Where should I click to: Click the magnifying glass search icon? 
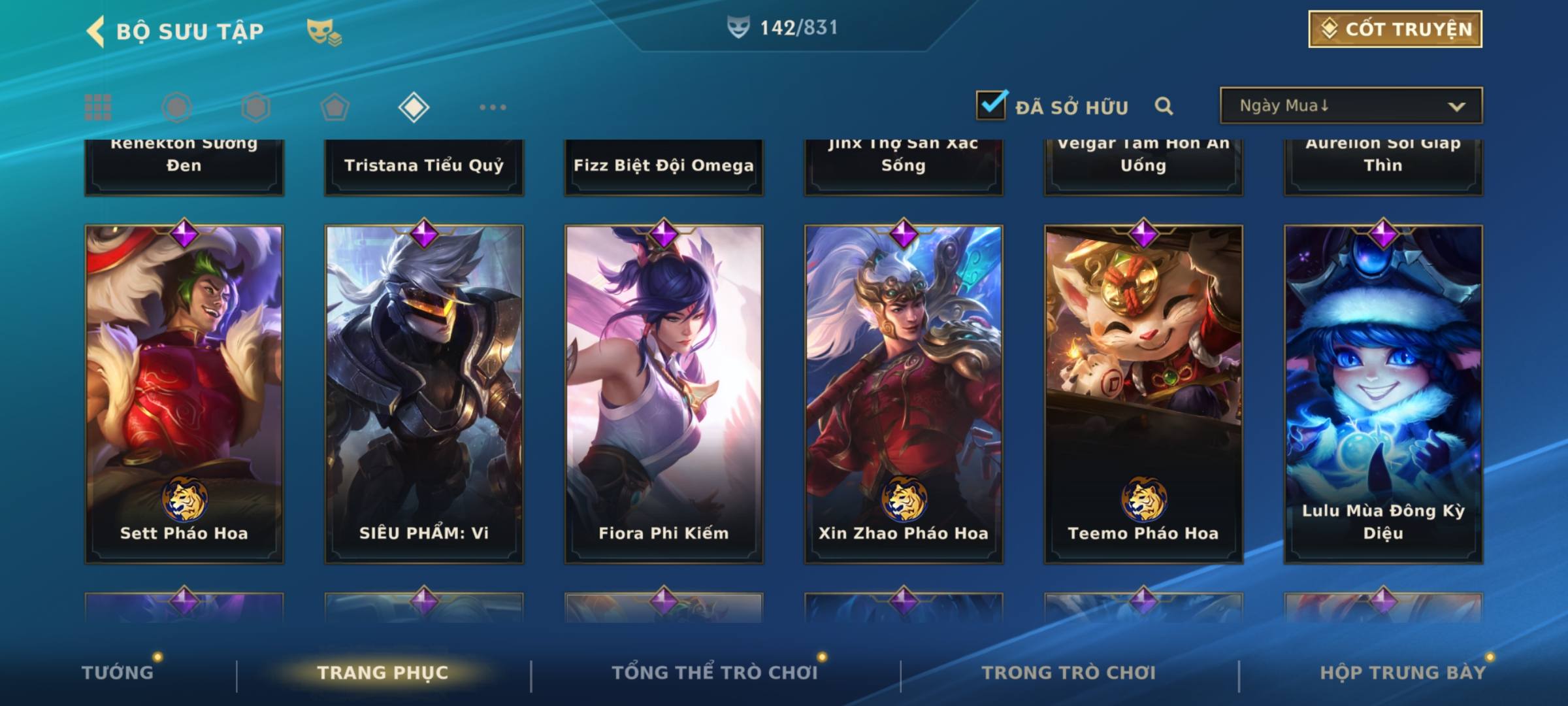click(x=1164, y=106)
